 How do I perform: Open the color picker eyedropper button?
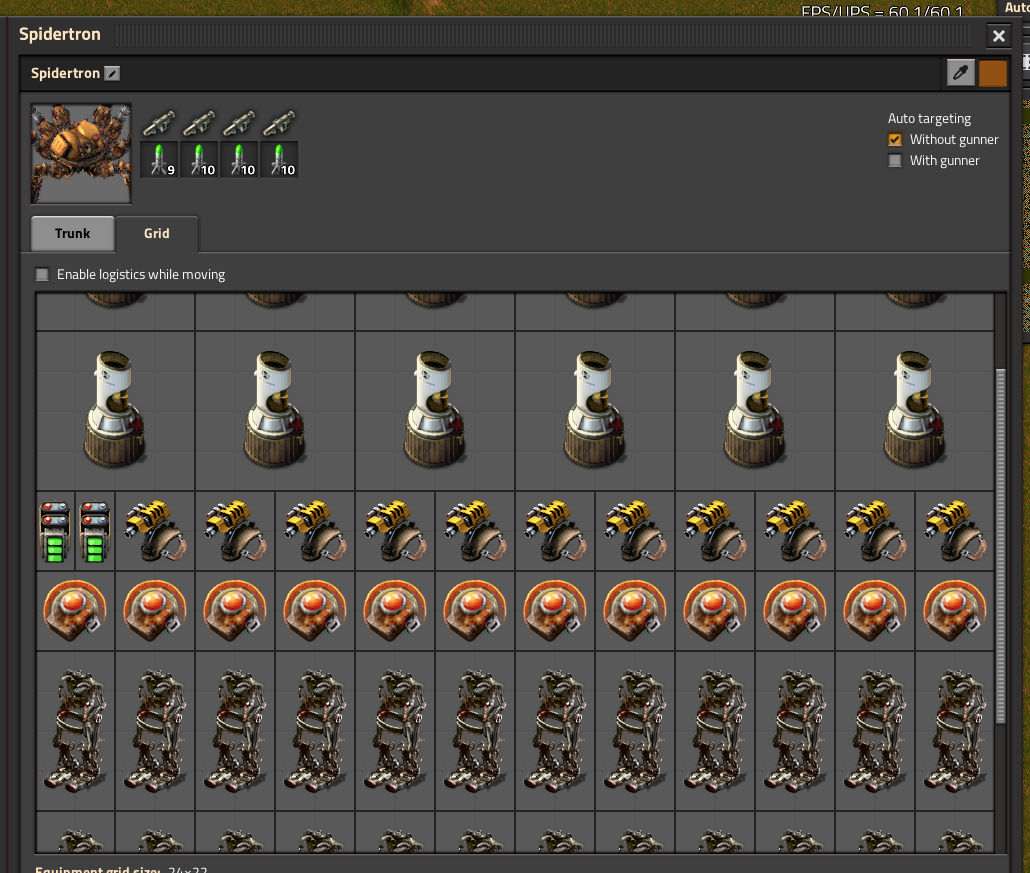point(960,73)
